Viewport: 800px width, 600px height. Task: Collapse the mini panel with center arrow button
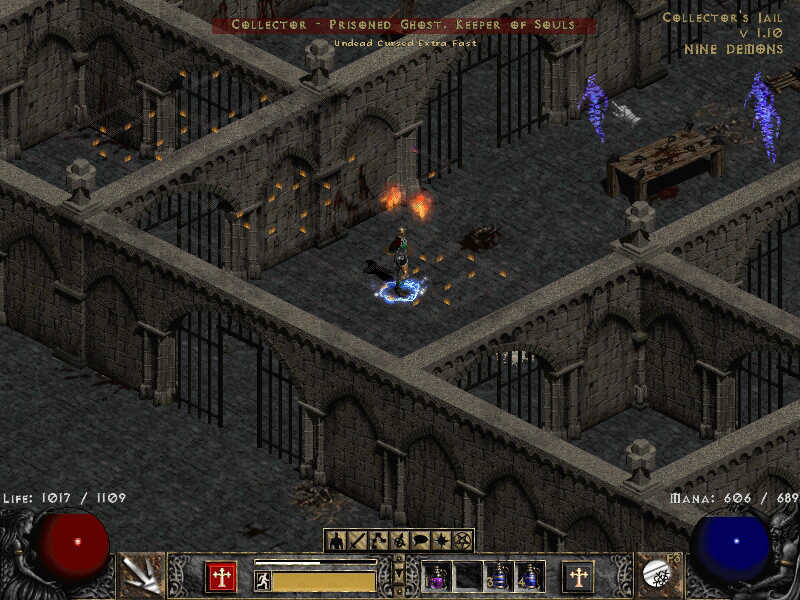coord(399,578)
